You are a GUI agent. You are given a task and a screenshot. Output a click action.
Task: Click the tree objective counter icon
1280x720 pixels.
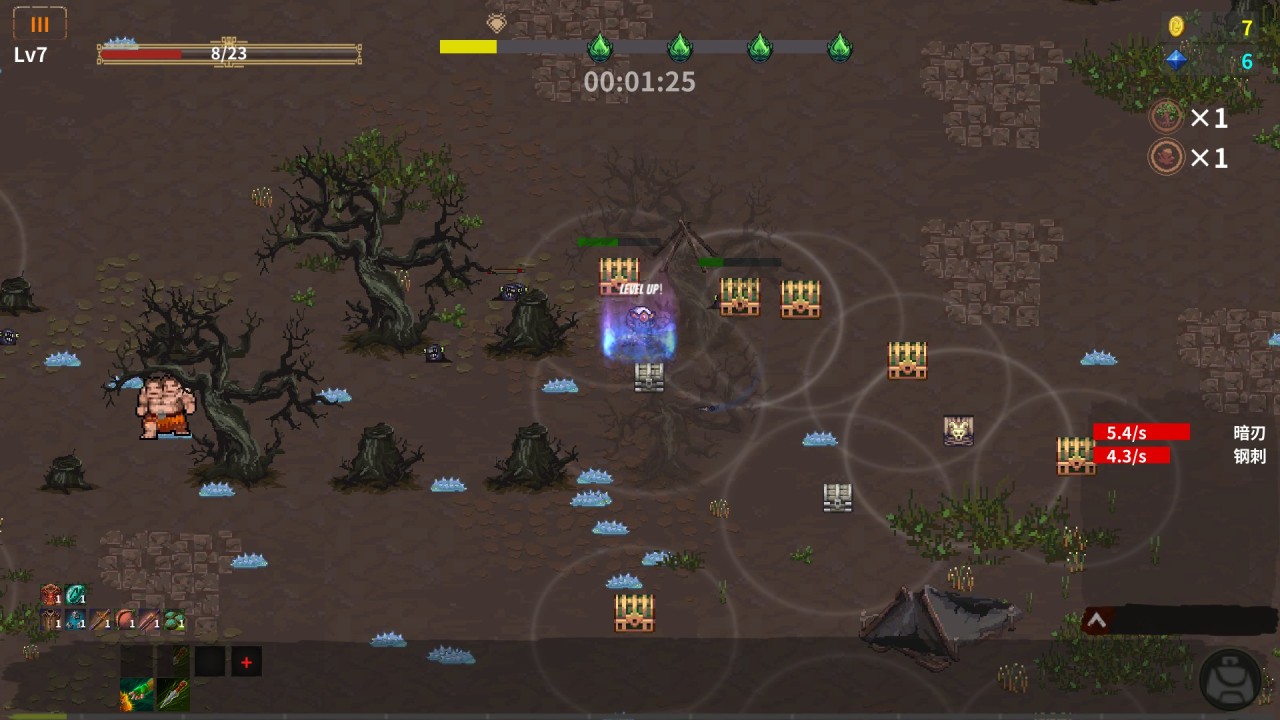1166,117
